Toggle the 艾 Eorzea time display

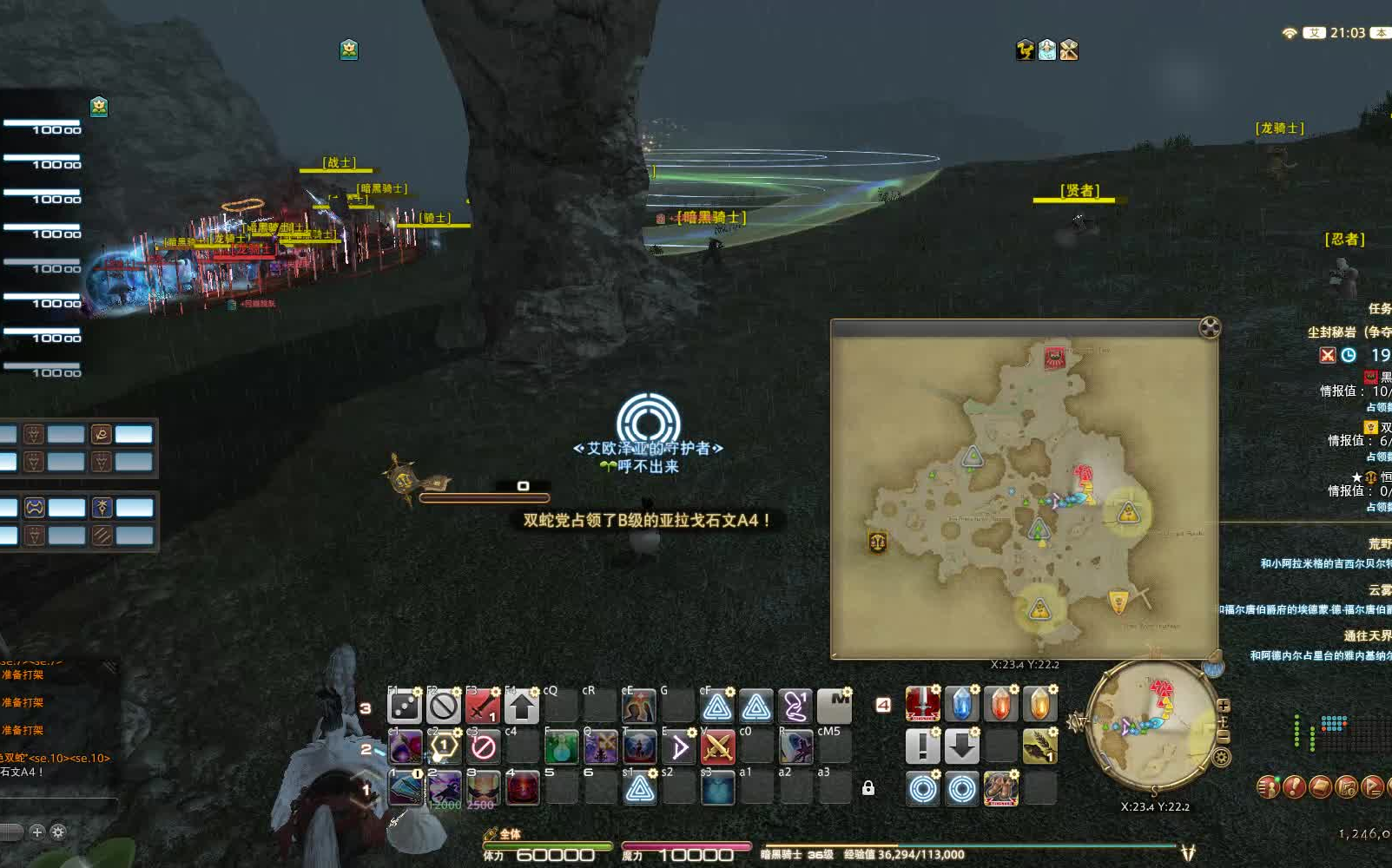(x=1315, y=34)
